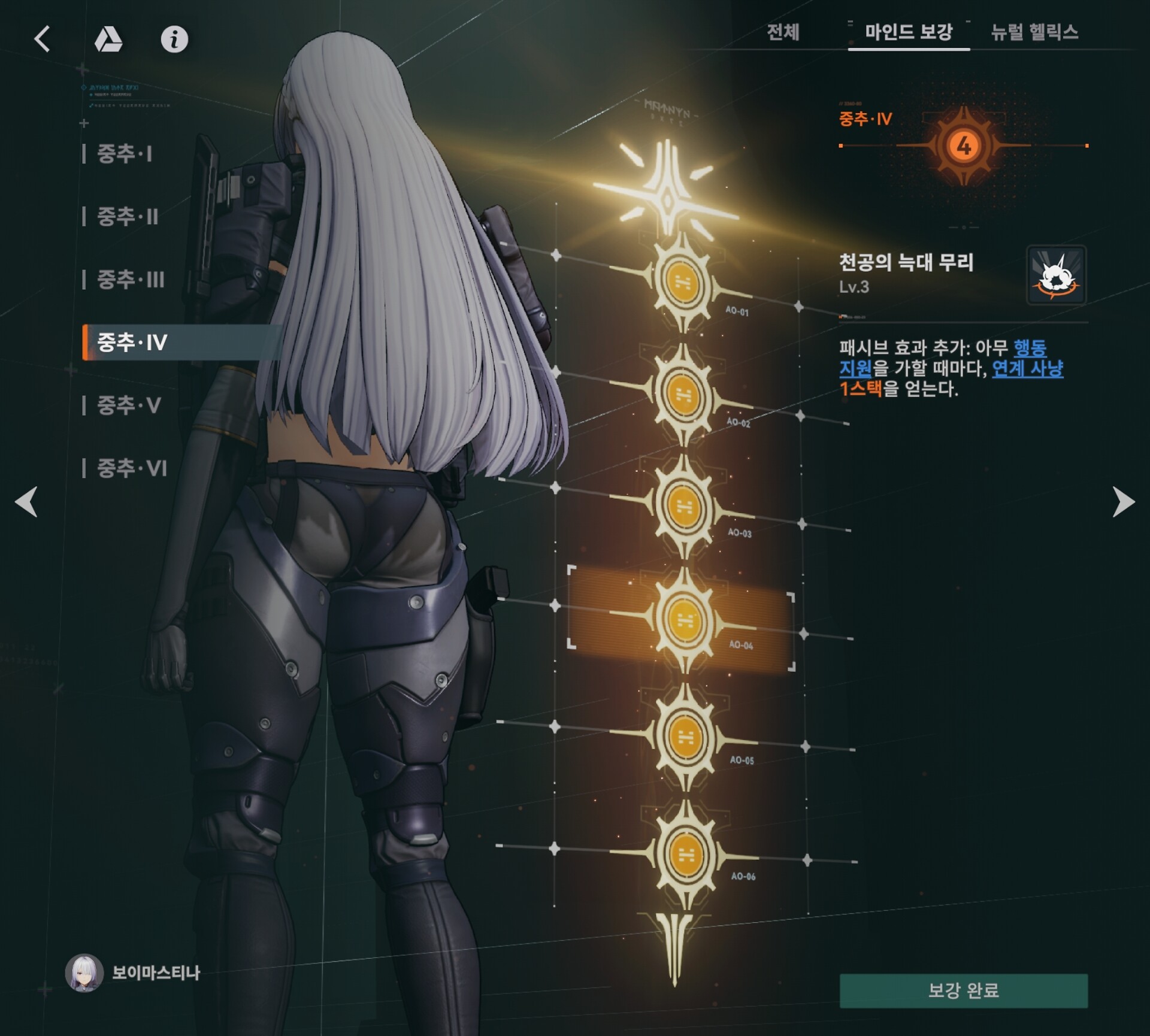
Task: Click the 보강 완료 button
Action: tap(963, 990)
